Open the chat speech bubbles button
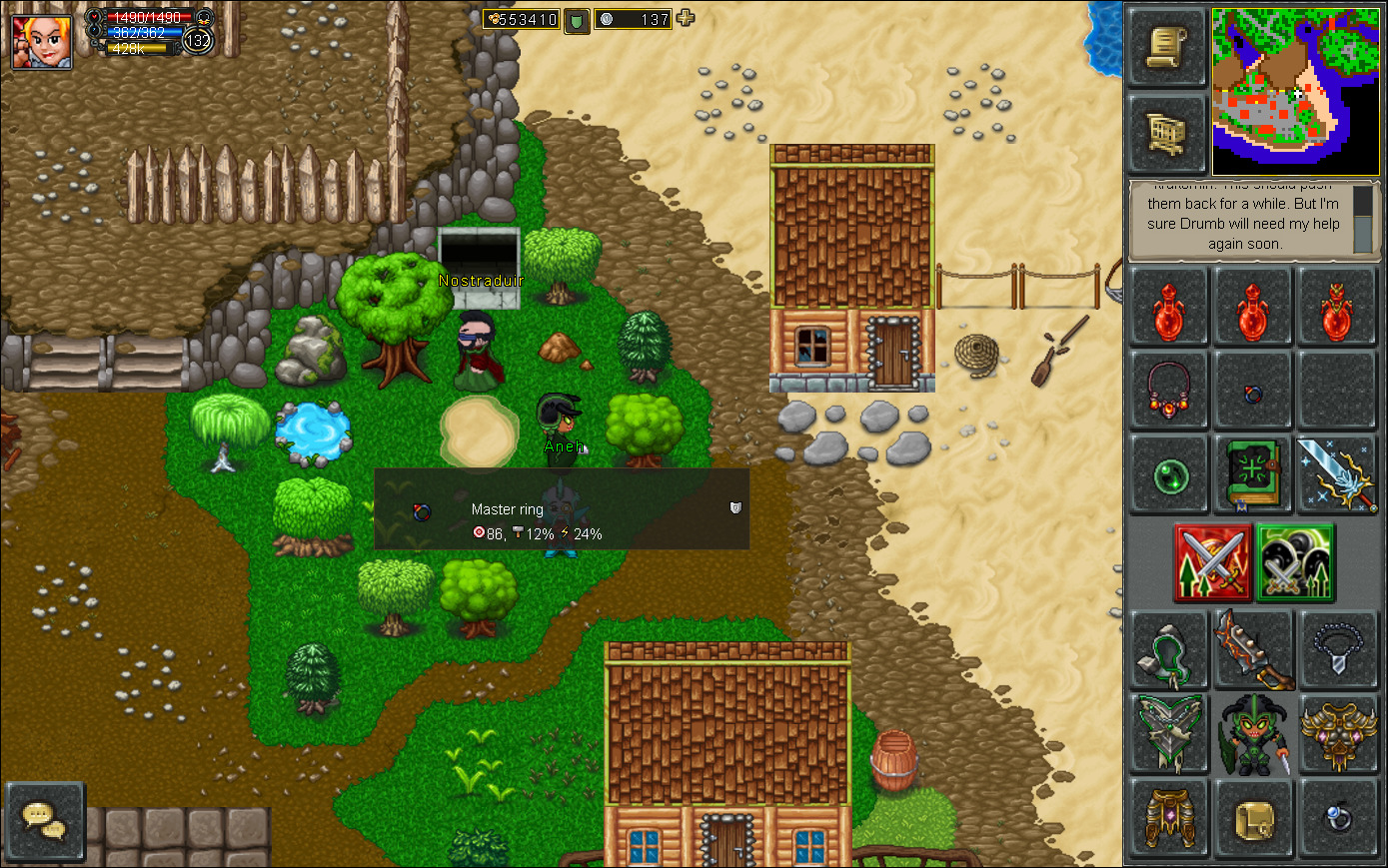This screenshot has width=1388, height=868. click(x=44, y=821)
